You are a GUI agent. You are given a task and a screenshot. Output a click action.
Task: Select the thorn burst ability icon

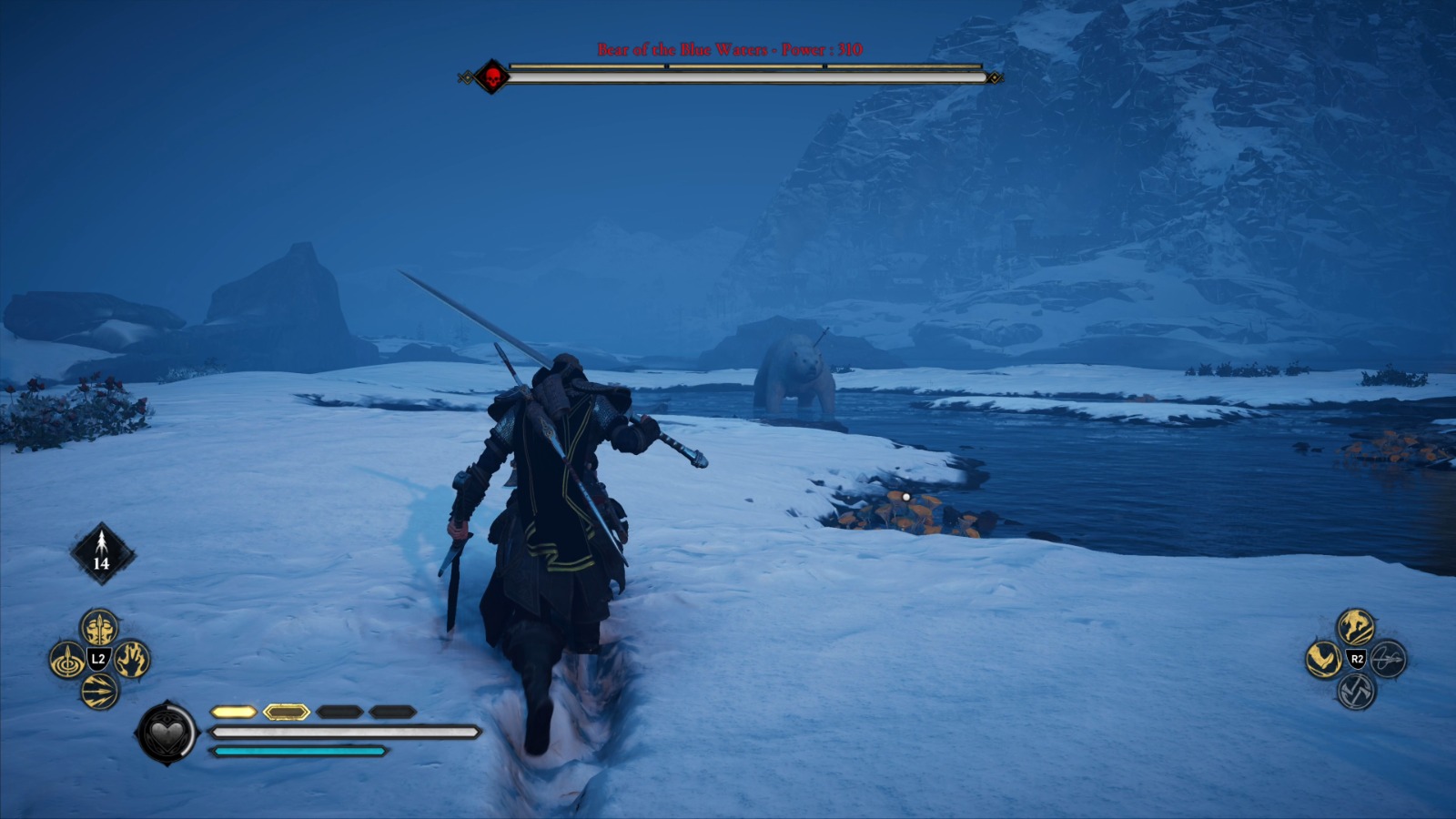[x=100, y=689]
